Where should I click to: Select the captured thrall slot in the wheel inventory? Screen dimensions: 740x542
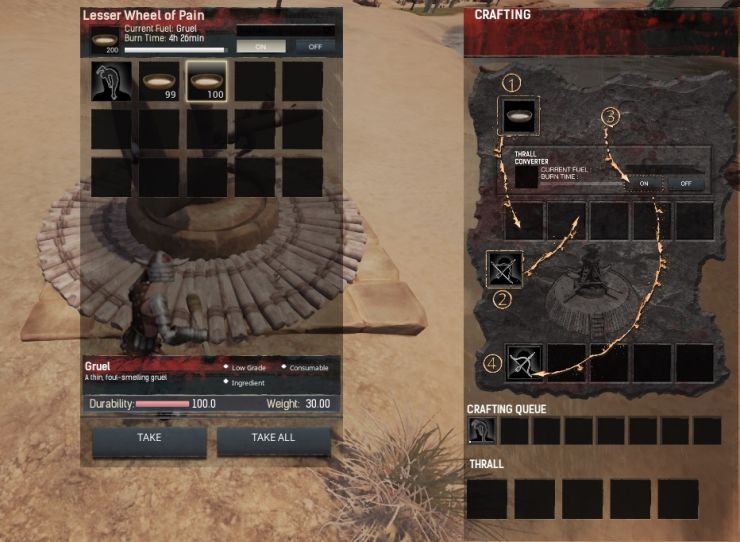(112, 81)
